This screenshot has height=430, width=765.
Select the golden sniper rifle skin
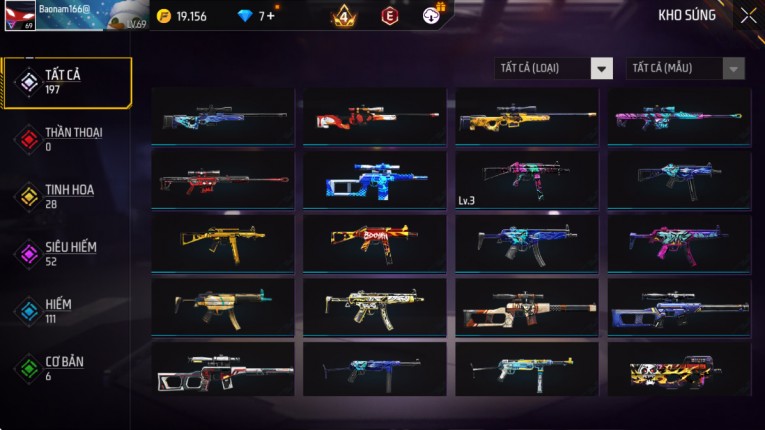click(527, 116)
